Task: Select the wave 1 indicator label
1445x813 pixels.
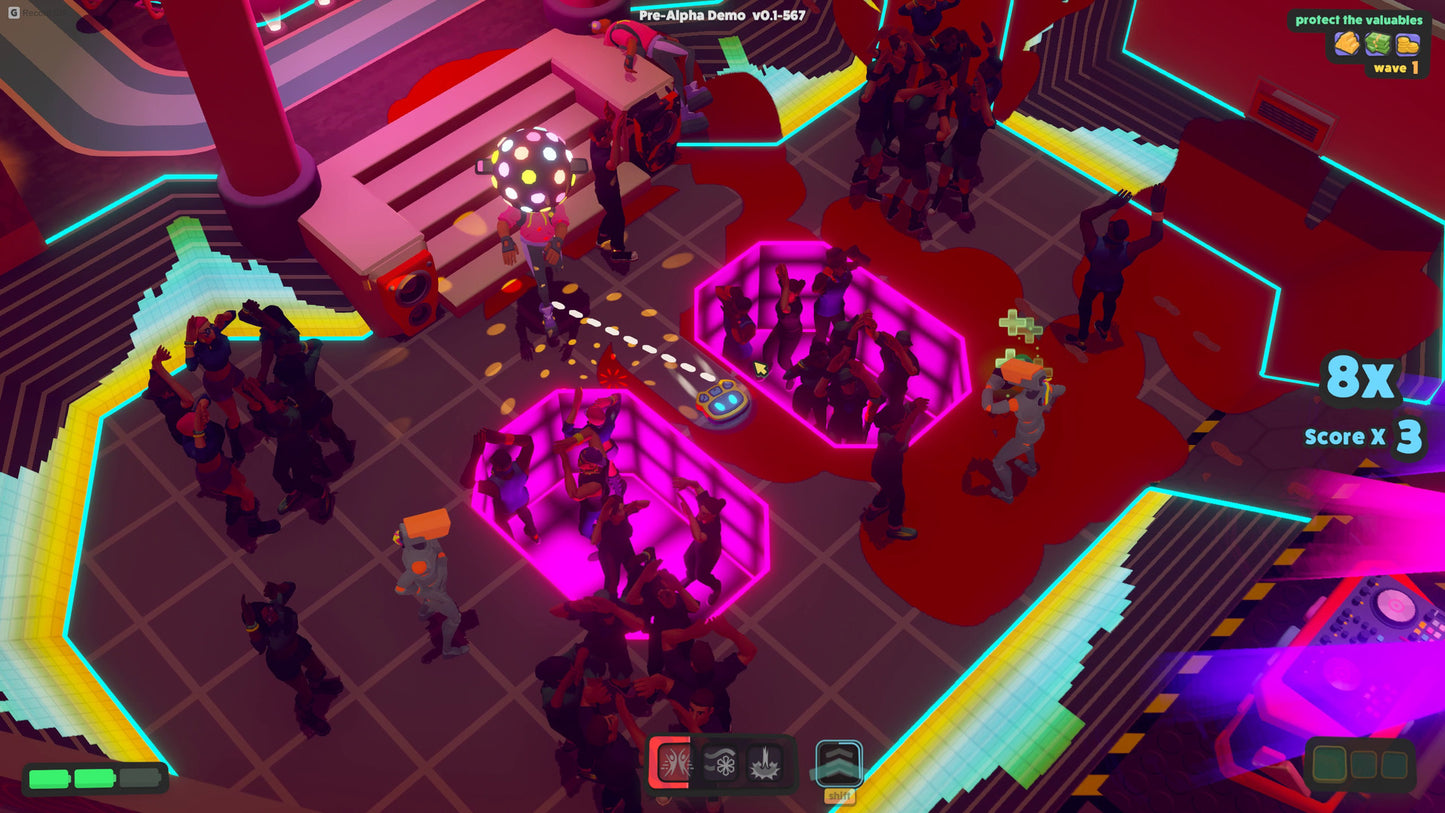Action: coord(1395,67)
